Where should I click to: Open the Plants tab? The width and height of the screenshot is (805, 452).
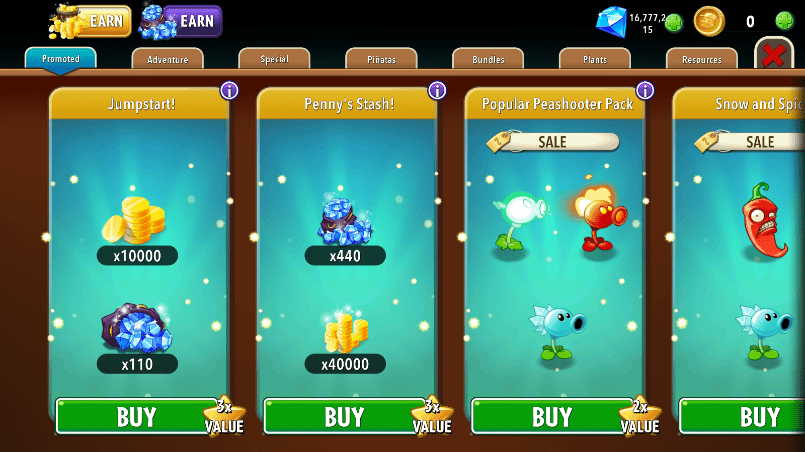595,60
